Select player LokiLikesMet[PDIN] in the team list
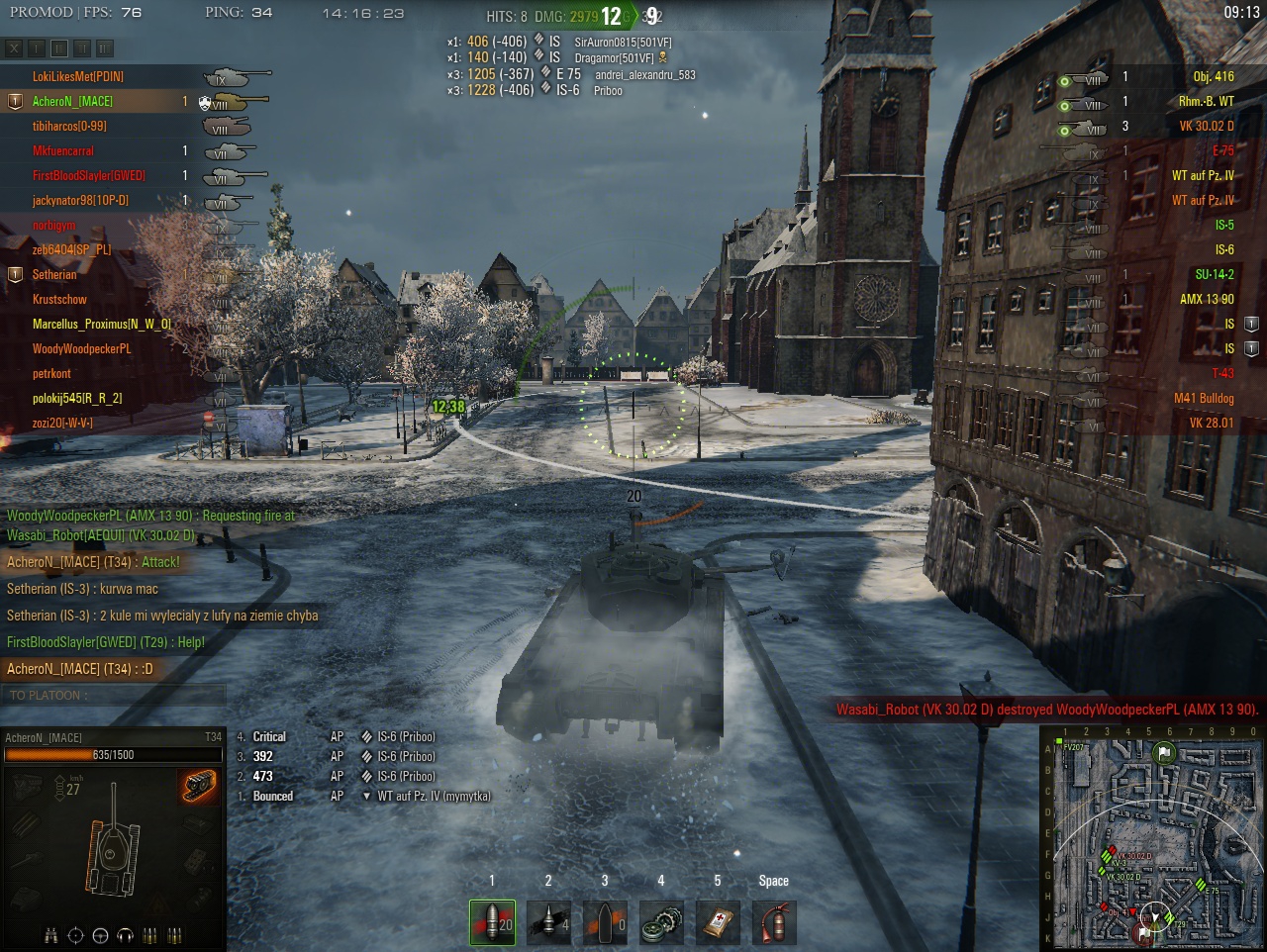The image size is (1267, 952). pos(78,76)
